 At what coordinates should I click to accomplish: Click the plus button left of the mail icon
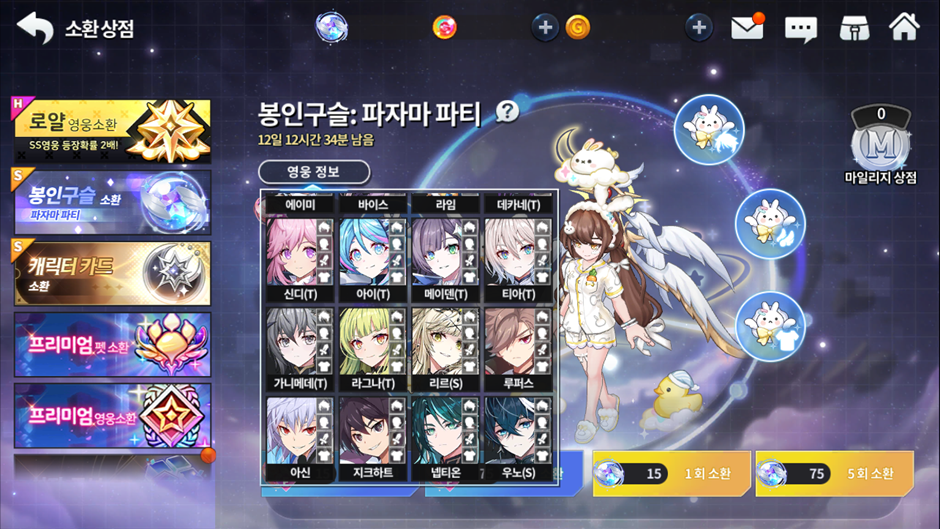[x=699, y=28]
